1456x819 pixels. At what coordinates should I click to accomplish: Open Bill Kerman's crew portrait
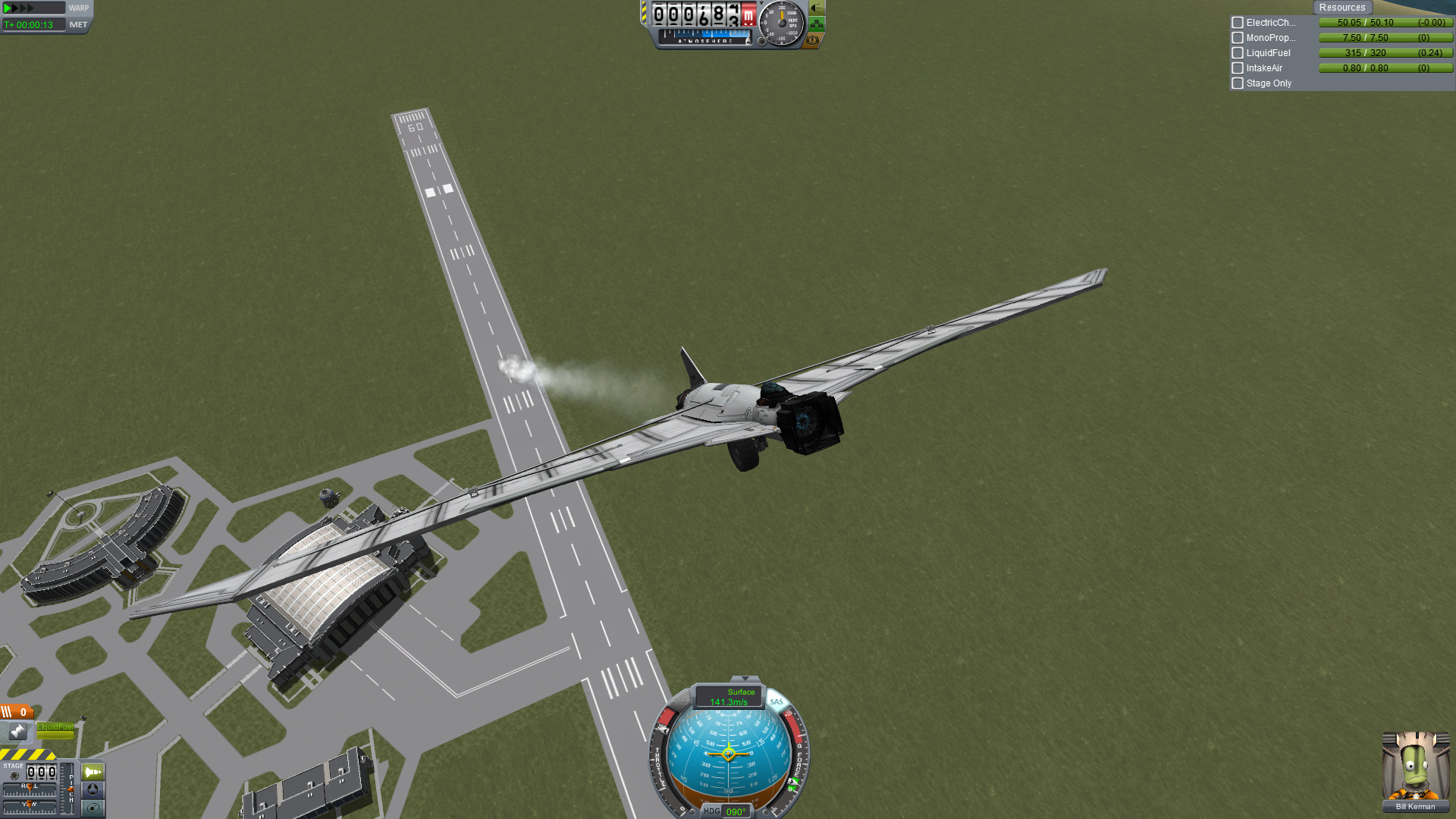1415,766
